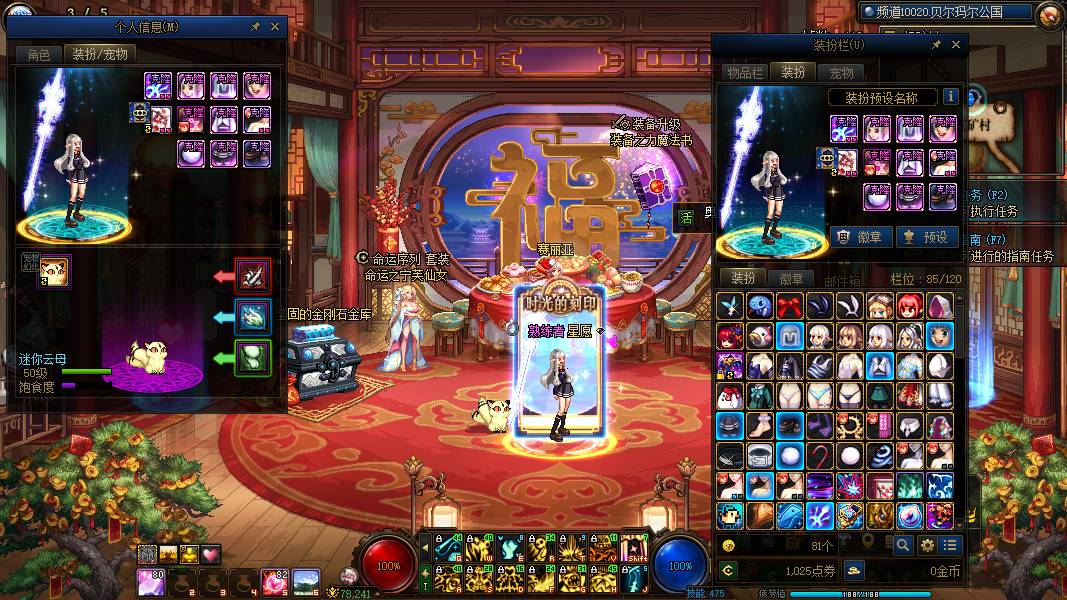Select the 徽章 sub-tab in inventory grid
The width and height of the screenshot is (1067, 600).
[790, 279]
